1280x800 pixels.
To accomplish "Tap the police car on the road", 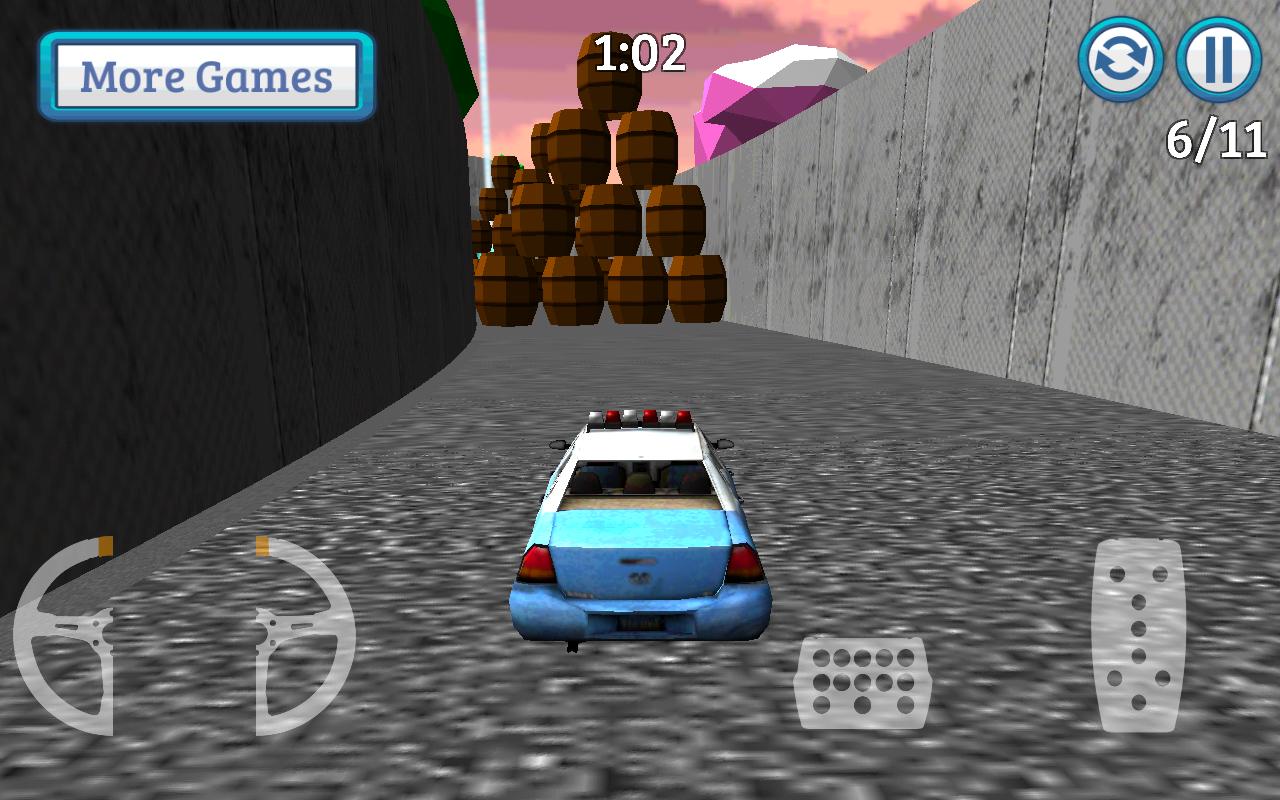I will click(x=638, y=530).
